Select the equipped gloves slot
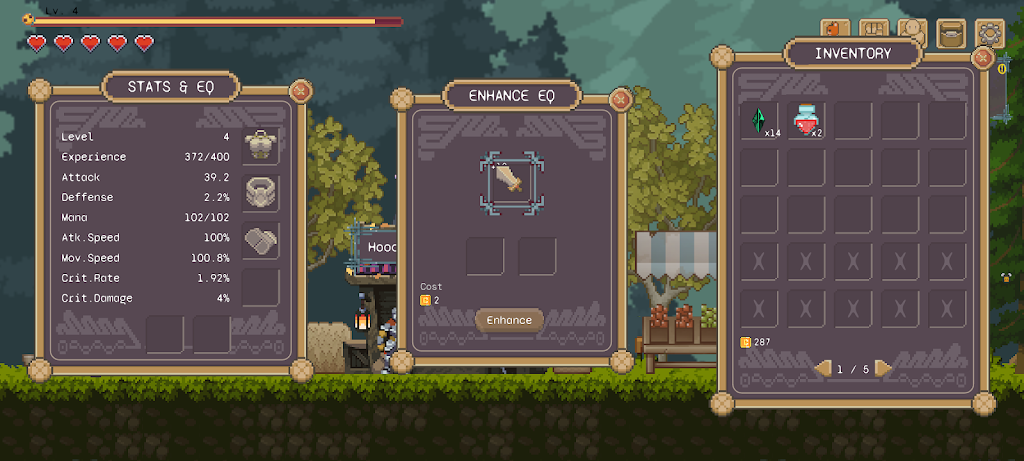1024x461 pixels. pyautogui.click(x=261, y=240)
